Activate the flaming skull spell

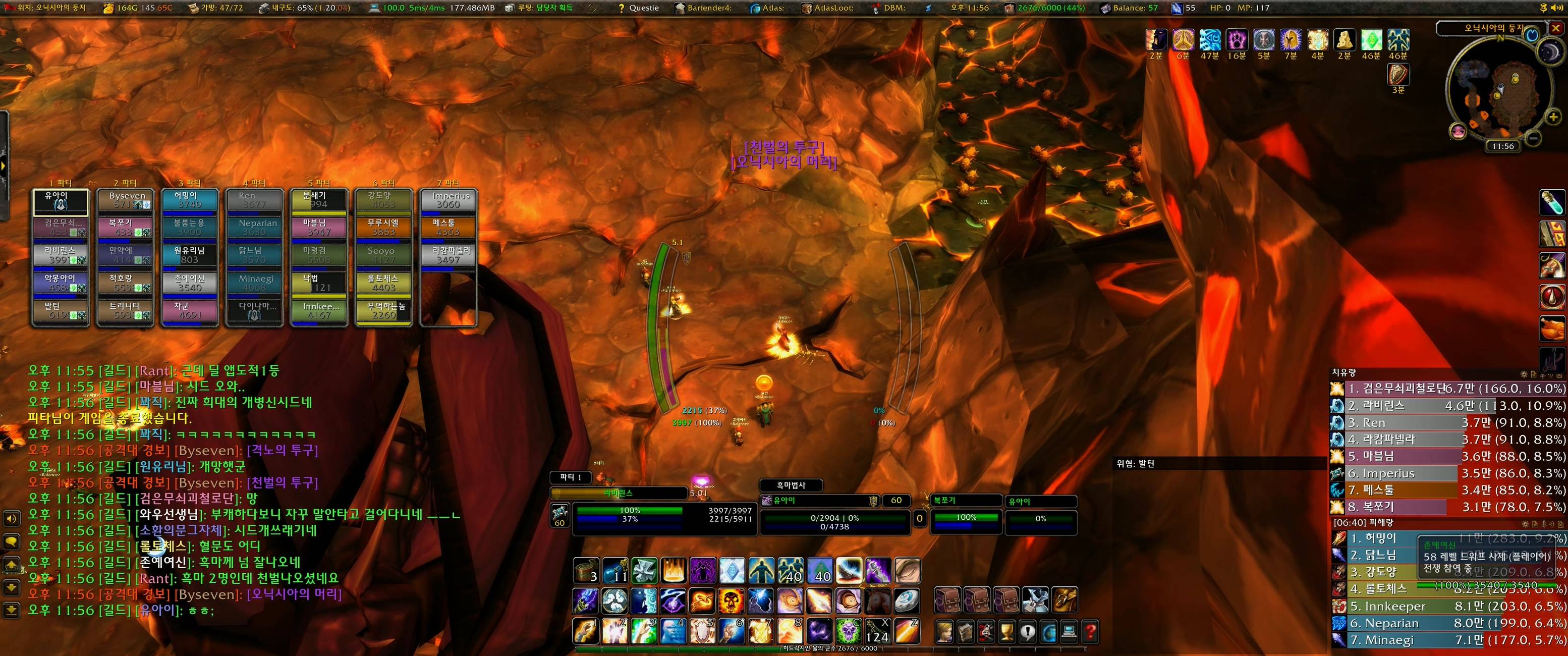(731, 601)
